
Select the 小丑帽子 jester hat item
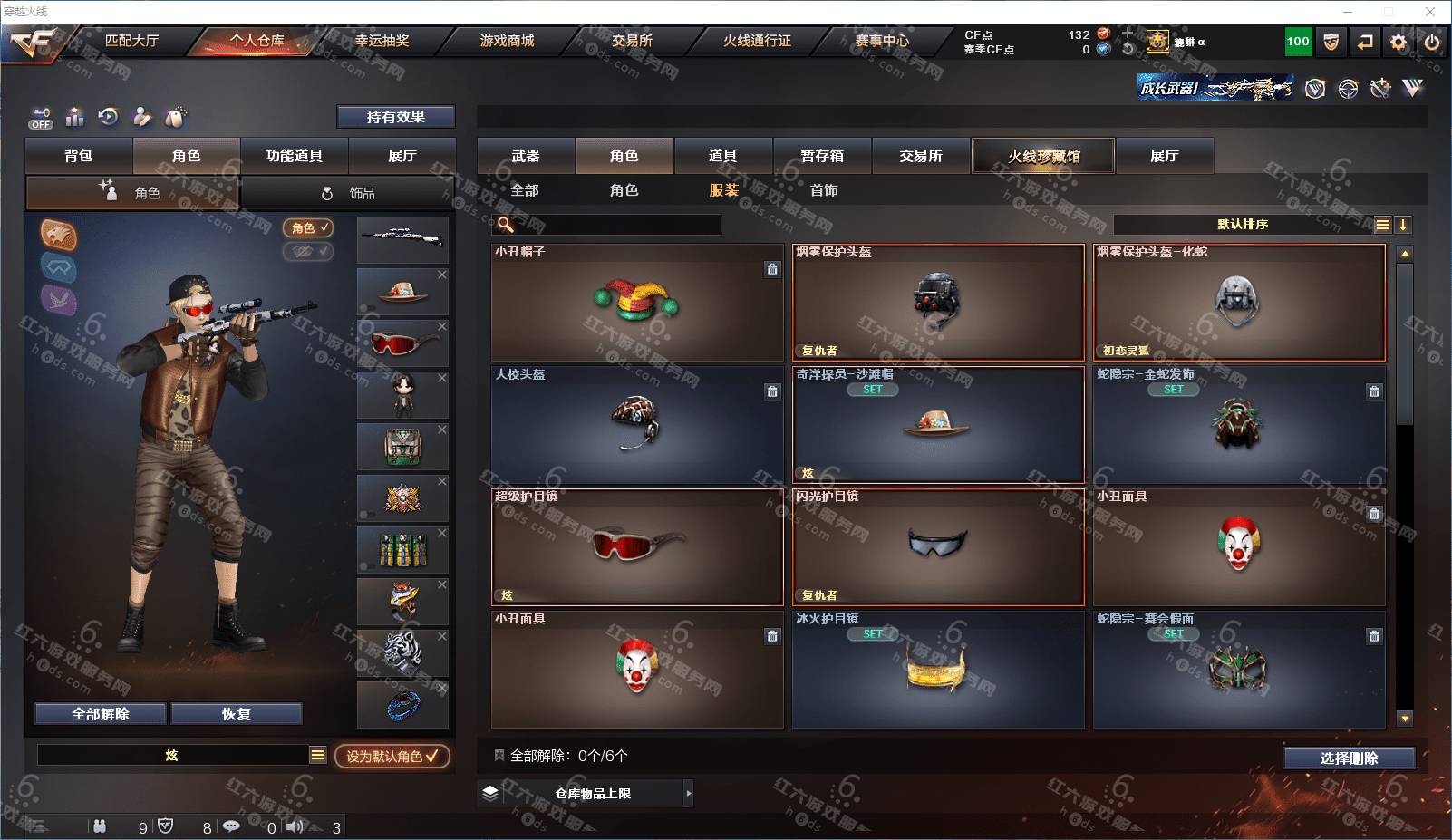637,303
